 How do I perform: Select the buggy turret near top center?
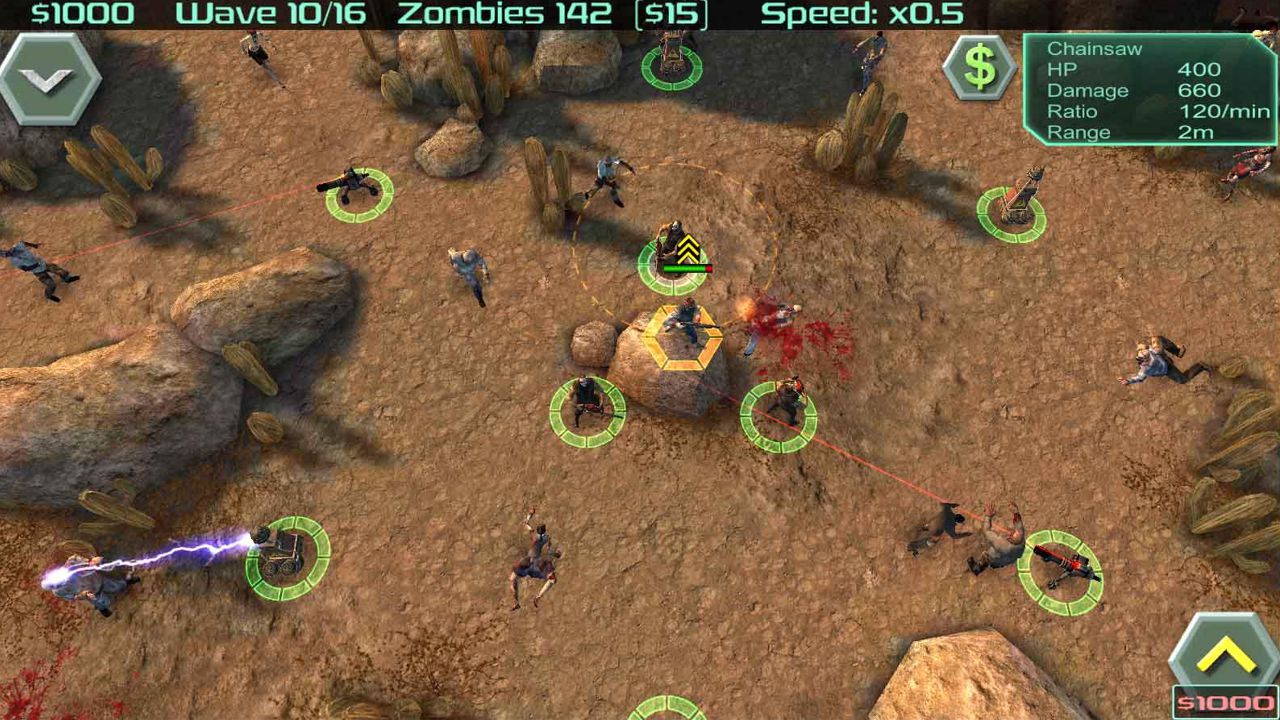tap(672, 67)
